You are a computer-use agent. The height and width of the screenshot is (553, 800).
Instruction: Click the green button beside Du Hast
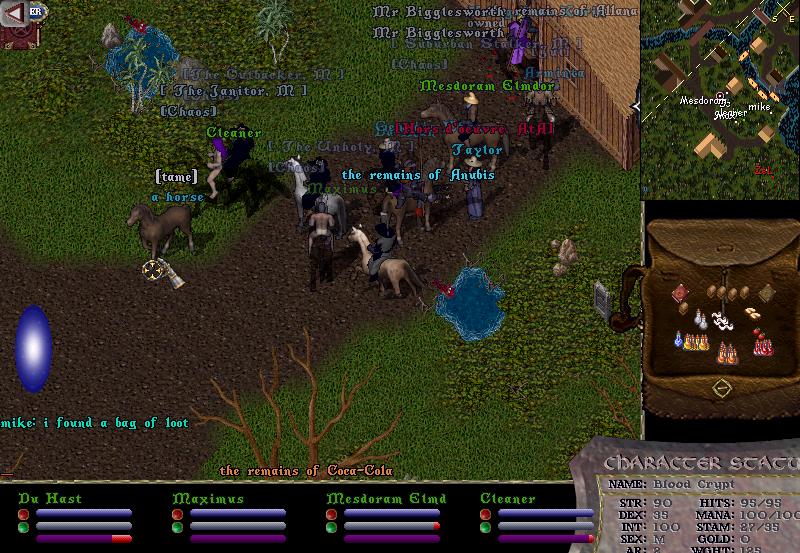23,526
